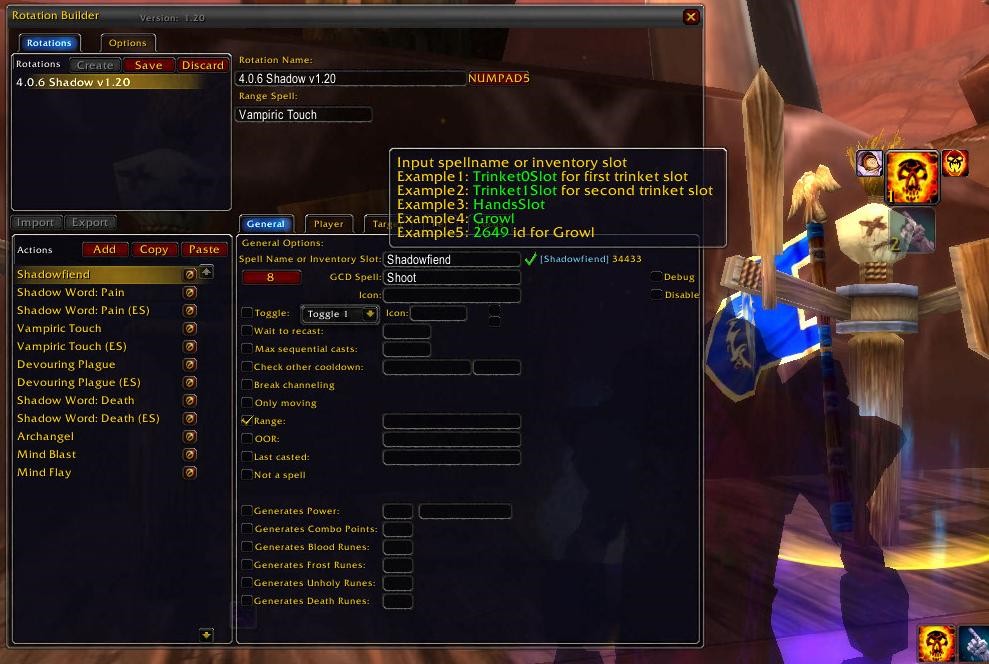Edit the GCD Spell field

[x=452, y=278]
